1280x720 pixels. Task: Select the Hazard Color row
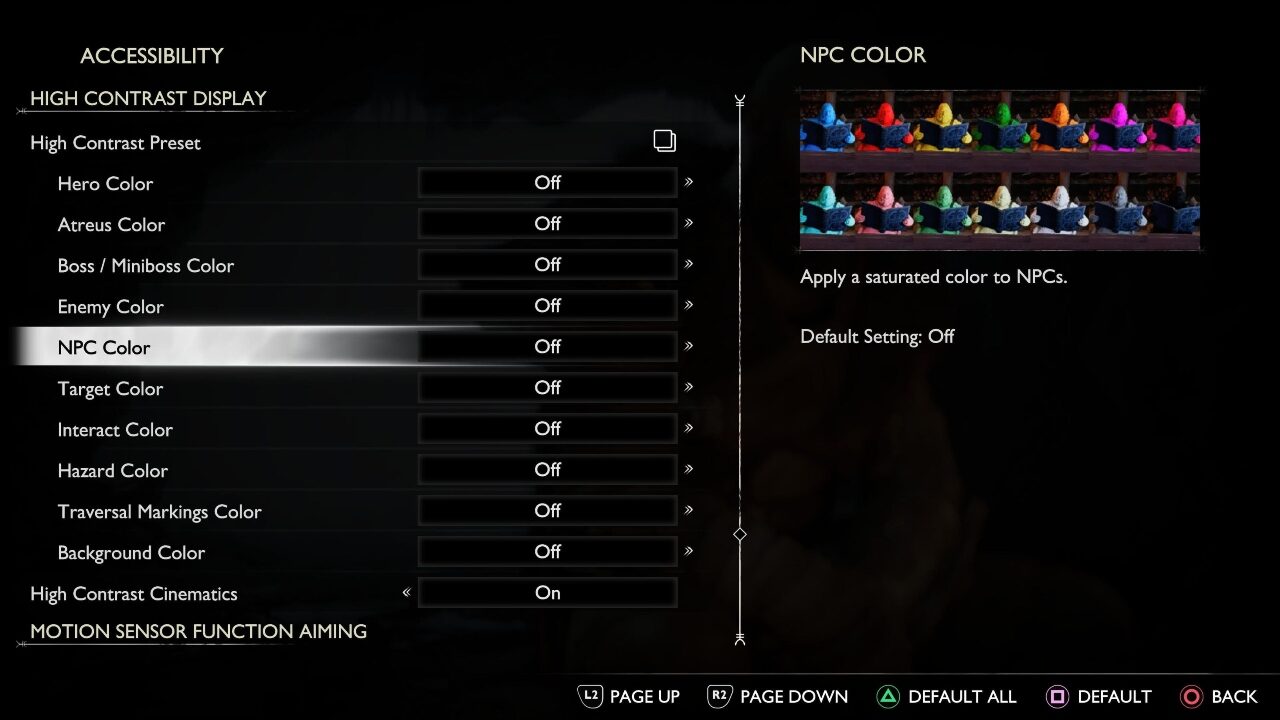point(112,471)
